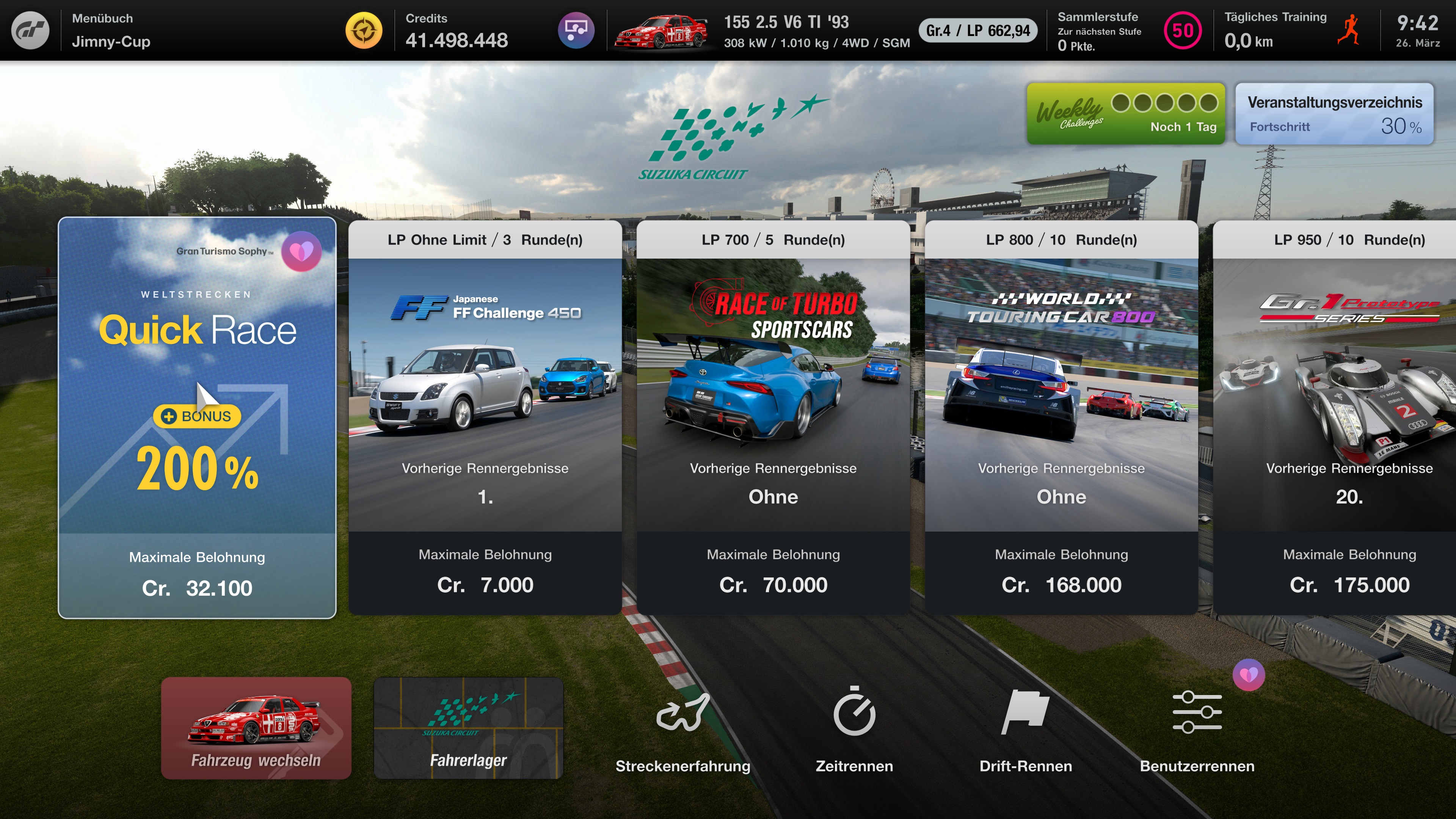The height and width of the screenshot is (819, 1456).
Task: Open the Weekly Challenges panel
Action: (1125, 113)
